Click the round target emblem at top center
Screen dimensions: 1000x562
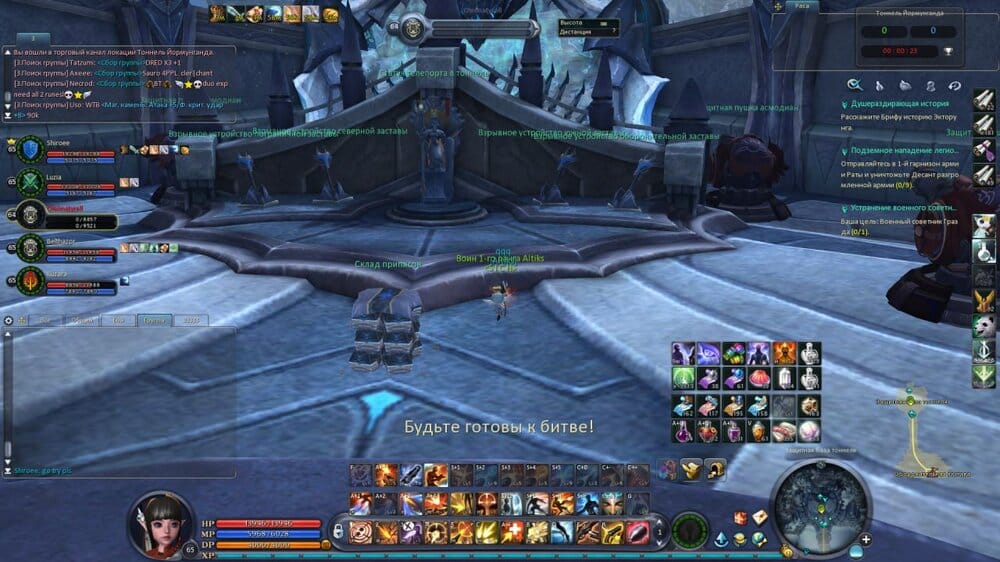coord(412,29)
